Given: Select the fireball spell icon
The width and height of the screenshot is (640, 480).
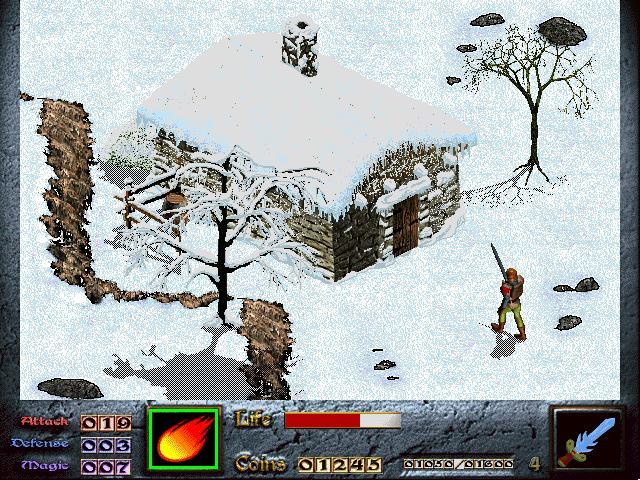Looking at the screenshot, I should 184,441.
